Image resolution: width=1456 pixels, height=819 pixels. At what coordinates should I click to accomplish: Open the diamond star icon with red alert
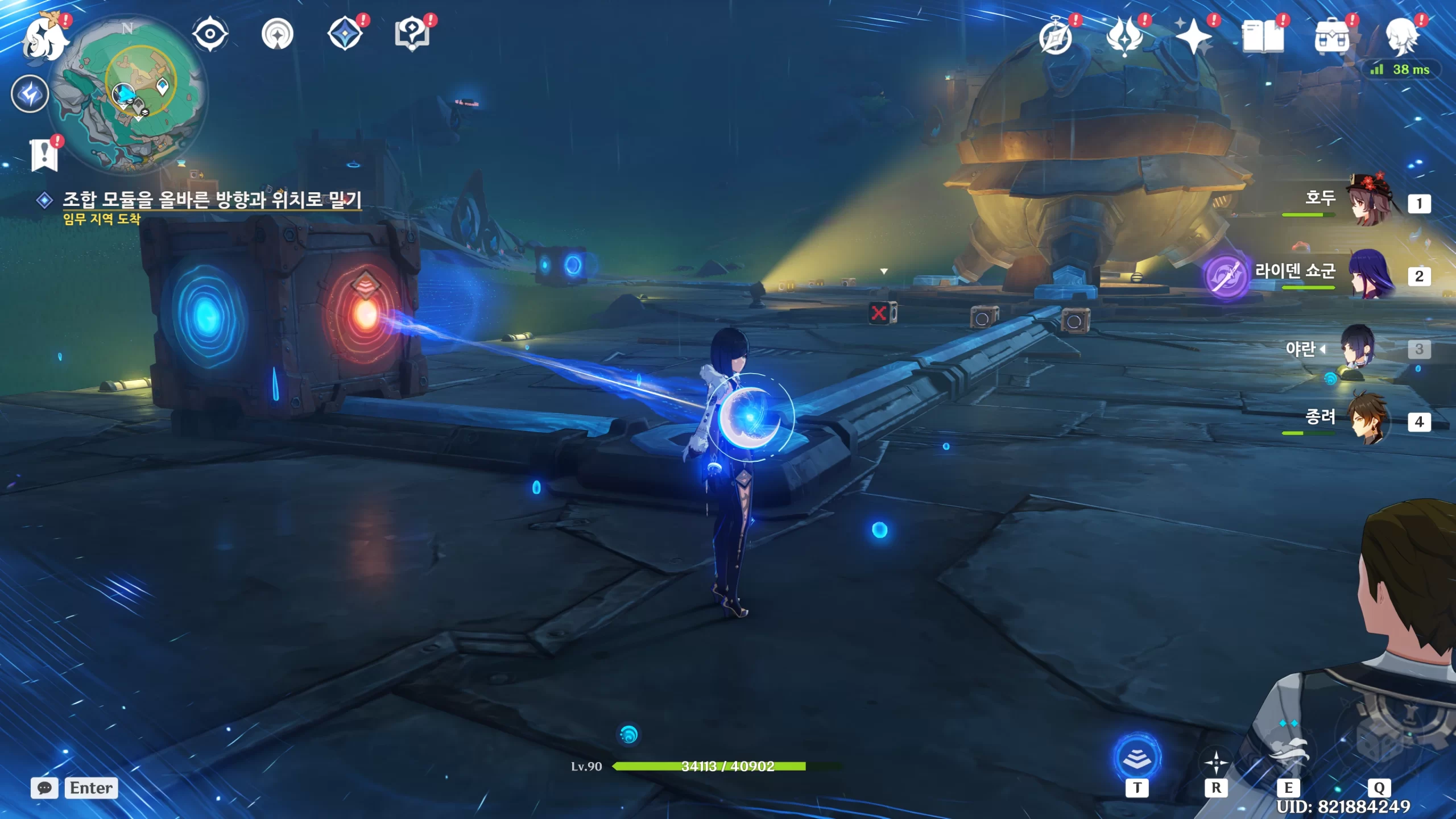click(346, 34)
